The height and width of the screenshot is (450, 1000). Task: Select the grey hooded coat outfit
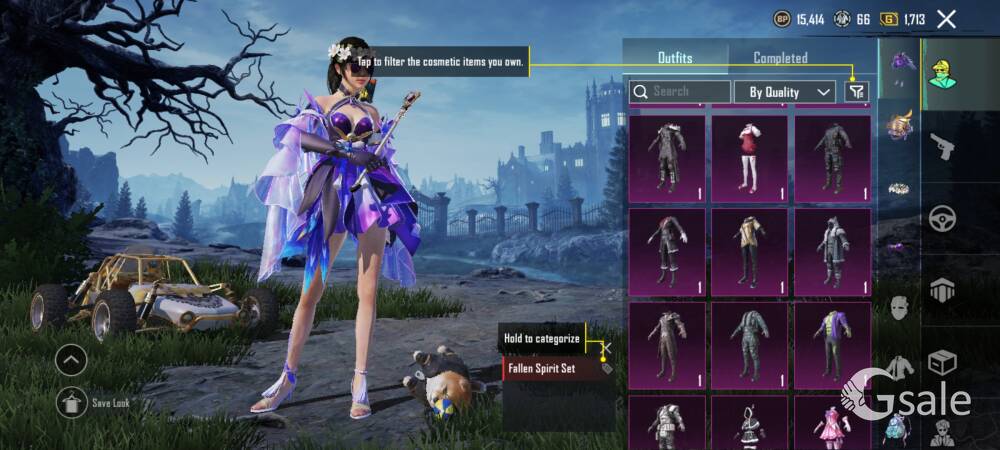click(832, 251)
